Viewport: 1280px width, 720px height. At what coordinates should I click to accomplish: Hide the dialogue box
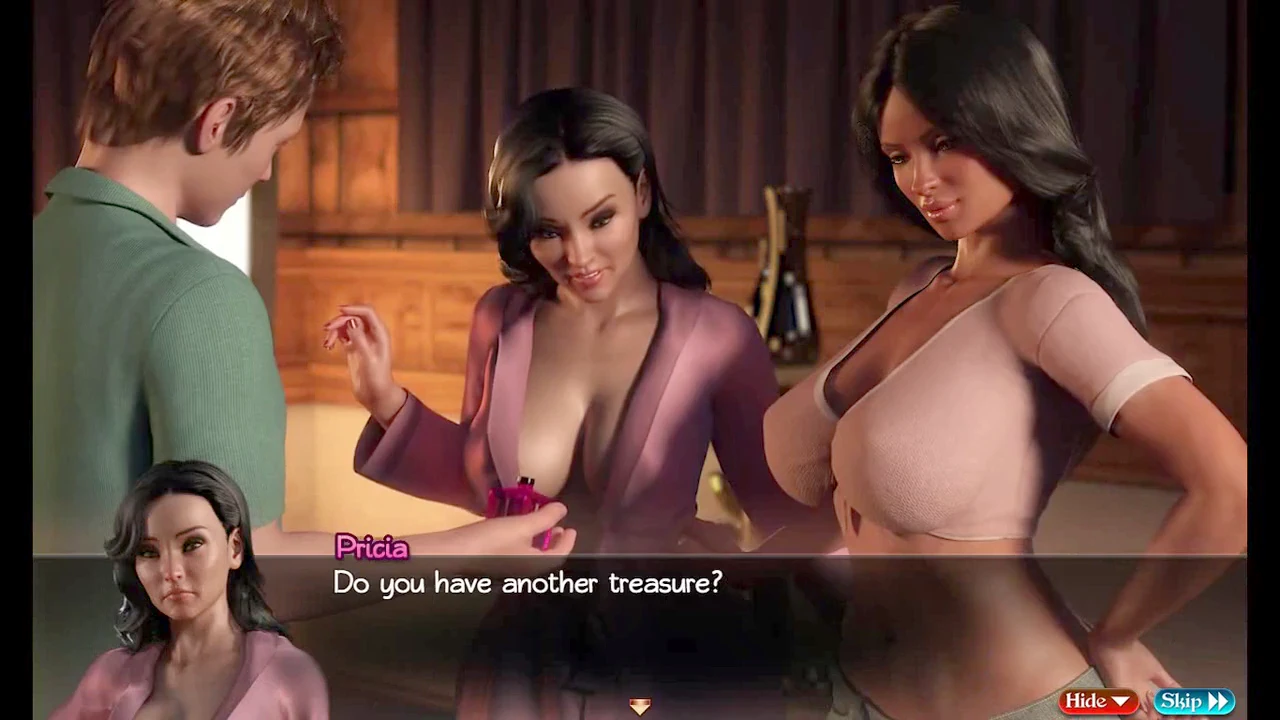coord(1097,701)
